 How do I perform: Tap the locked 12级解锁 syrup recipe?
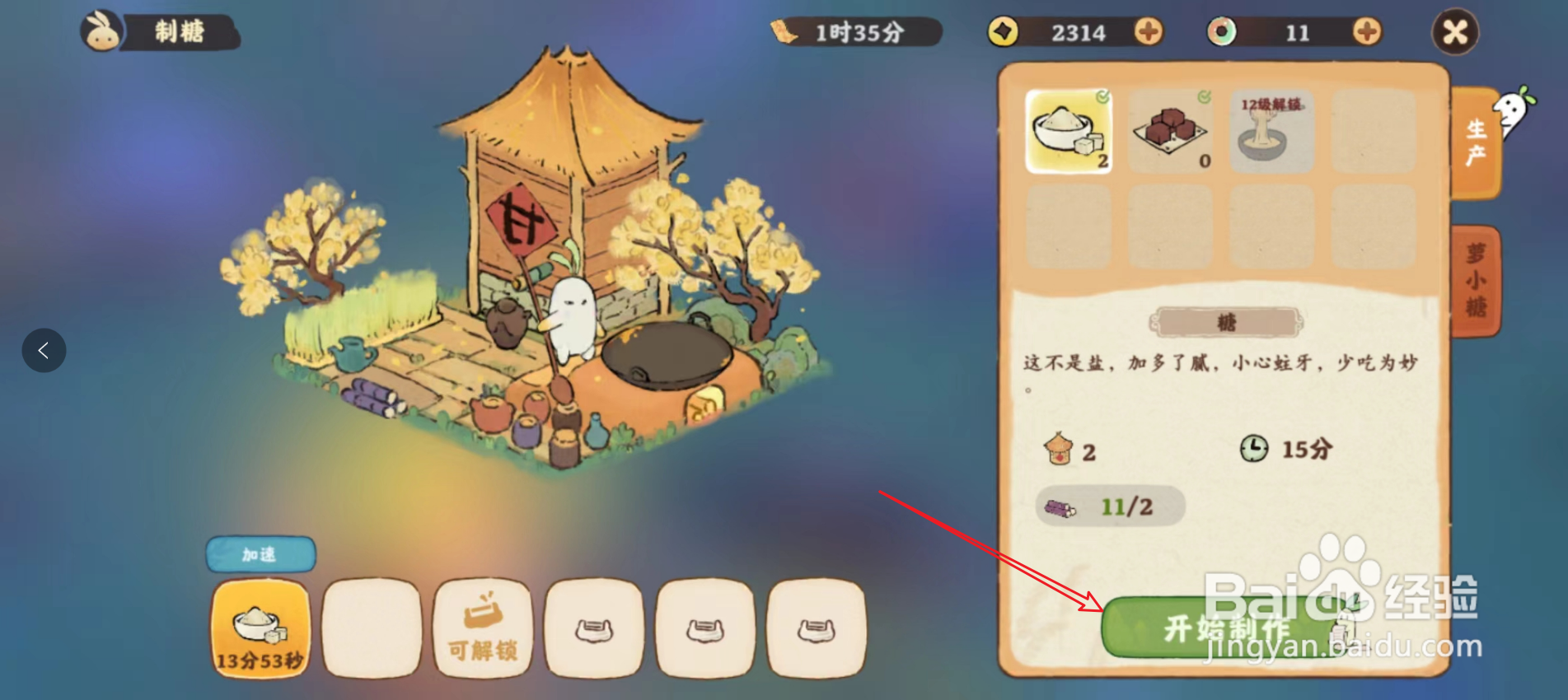pos(1271,132)
